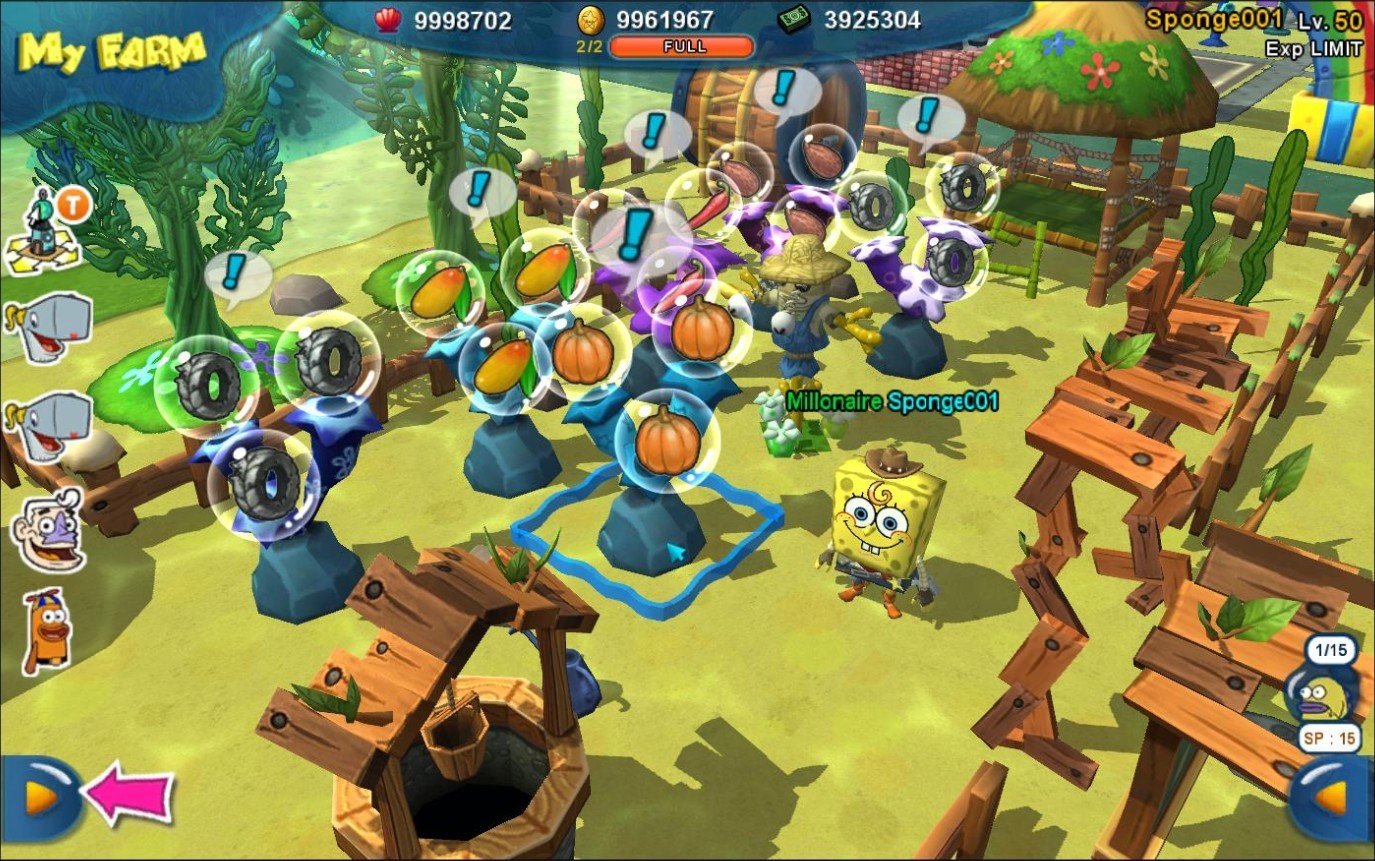This screenshot has height=861, width=1375.
Task: Harvest the pumpkin bubble over the blue-outlined plot
Action: tap(666, 440)
